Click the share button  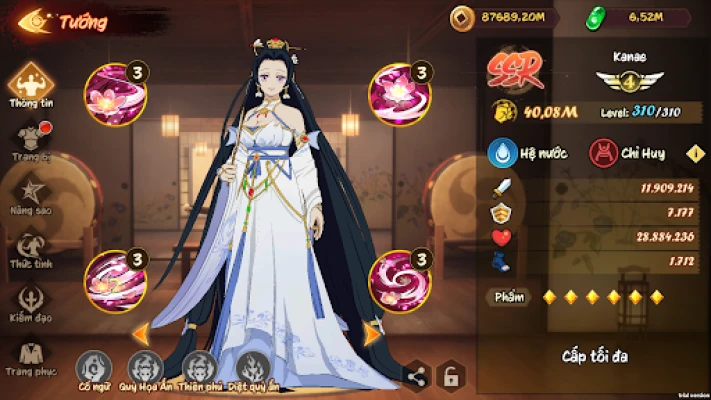[x=417, y=377]
